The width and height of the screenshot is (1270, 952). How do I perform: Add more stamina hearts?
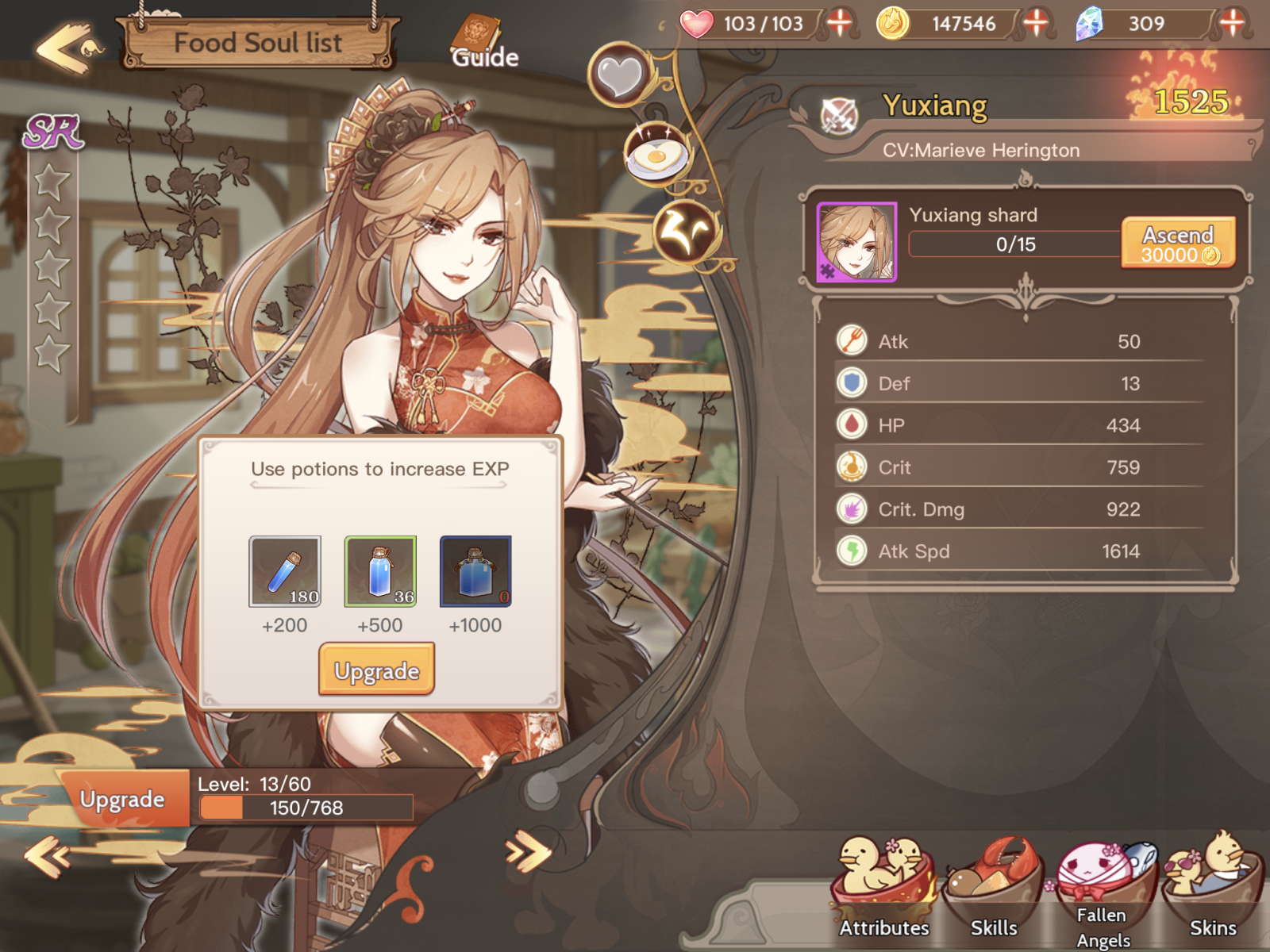pos(839,23)
